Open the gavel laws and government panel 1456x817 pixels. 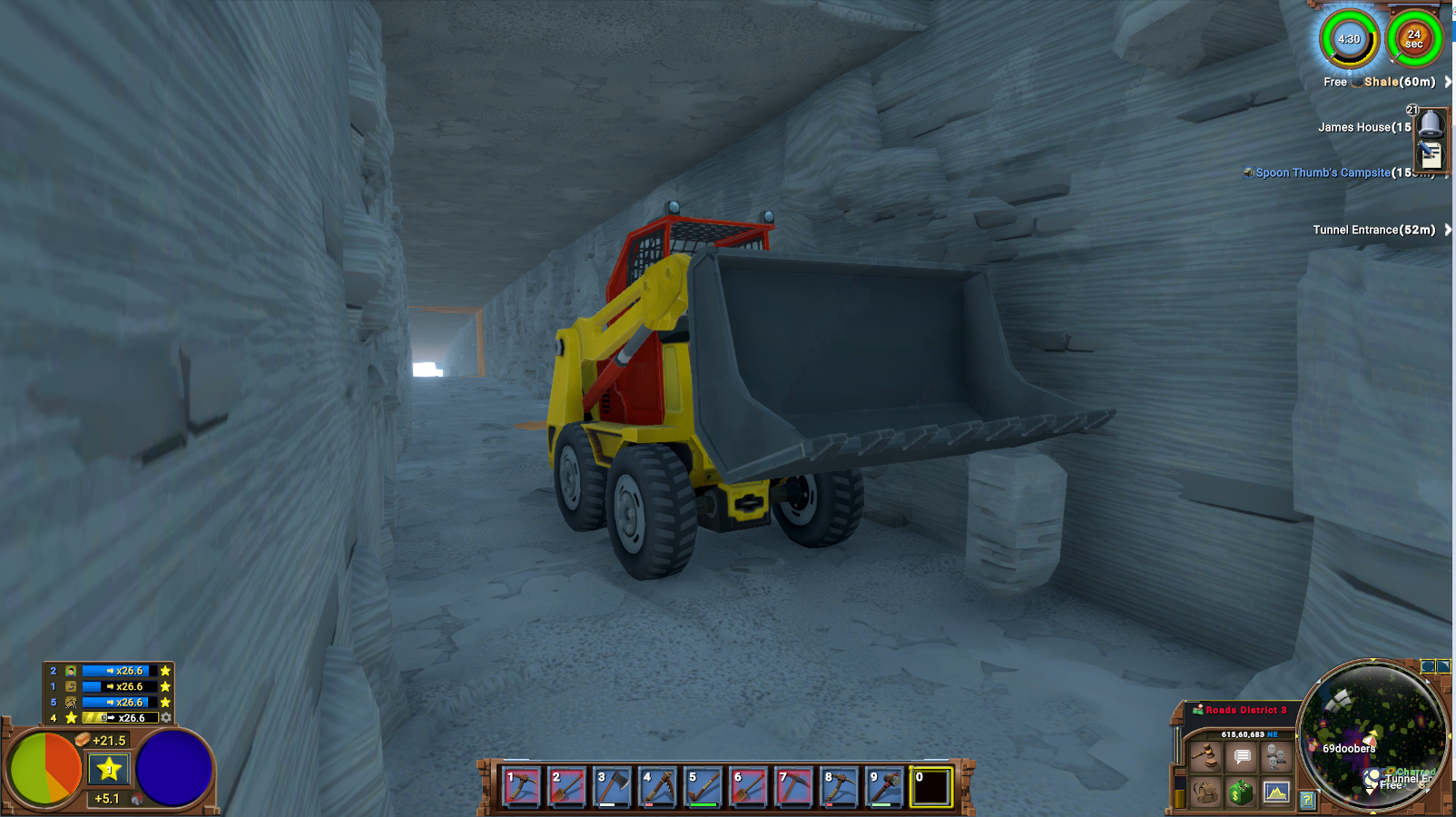point(1205,755)
